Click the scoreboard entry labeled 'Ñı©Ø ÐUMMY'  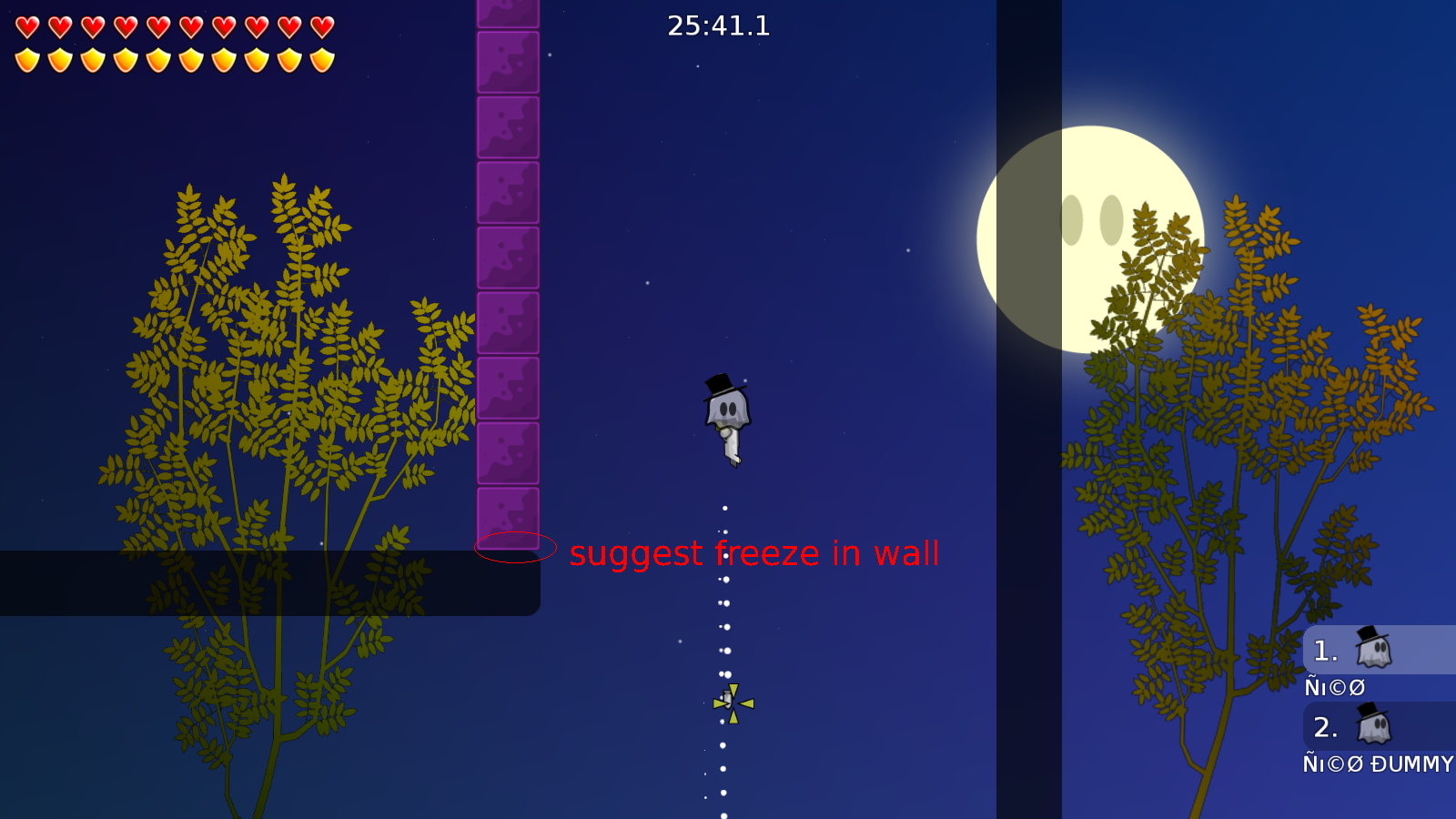(x=1376, y=764)
